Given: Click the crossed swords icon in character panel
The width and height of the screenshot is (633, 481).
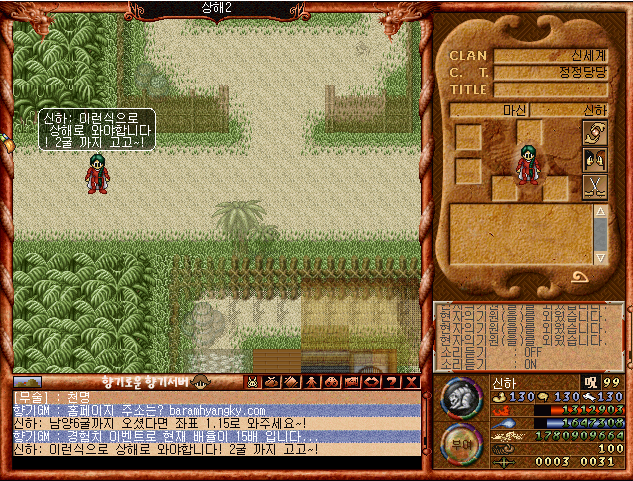Looking at the screenshot, I should (595, 186).
